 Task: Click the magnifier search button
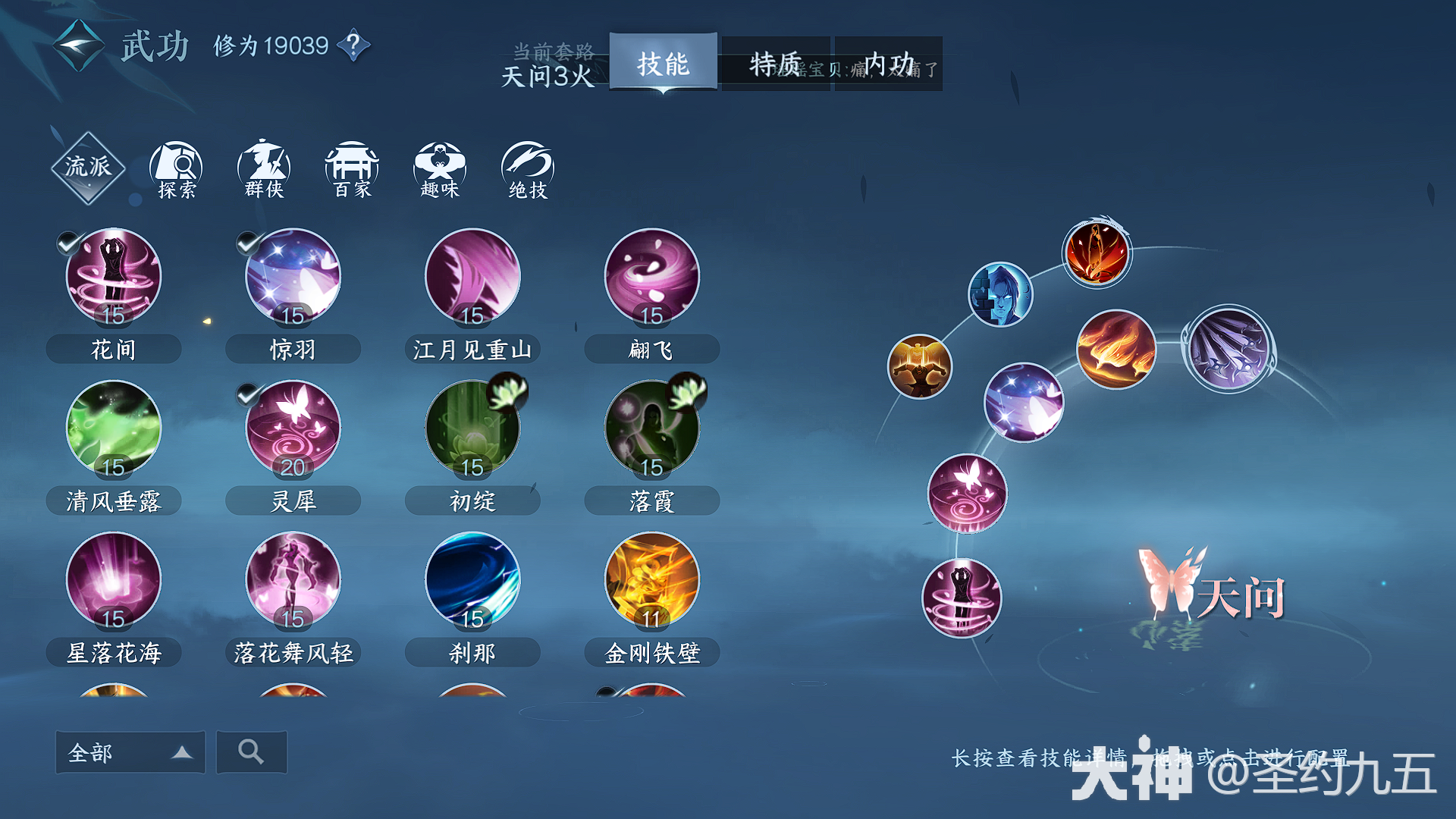pyautogui.click(x=251, y=752)
